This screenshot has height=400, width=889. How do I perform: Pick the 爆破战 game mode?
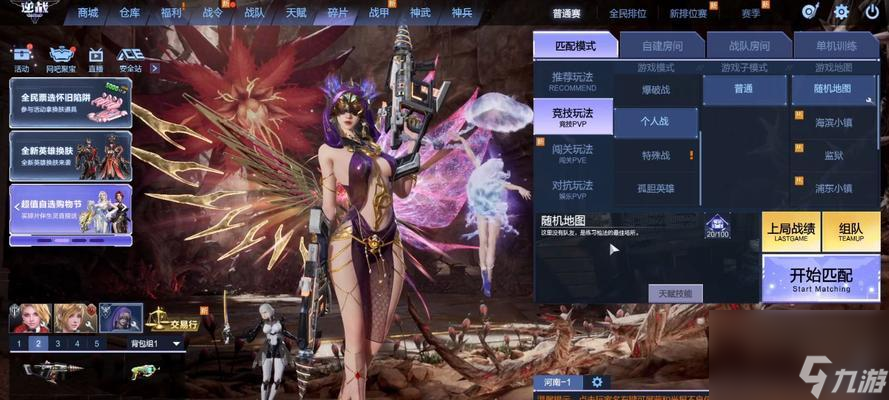click(656, 90)
